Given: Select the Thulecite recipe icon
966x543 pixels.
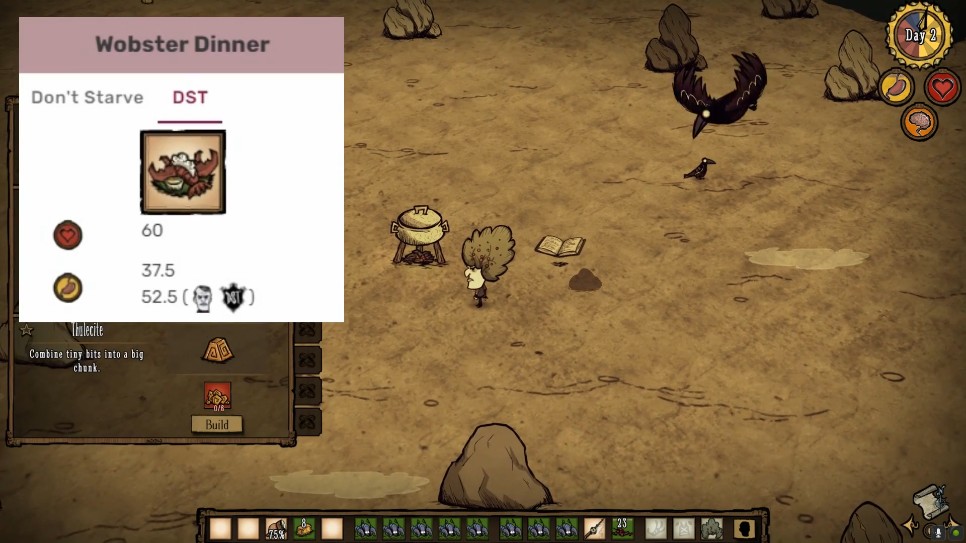Looking at the screenshot, I should (x=218, y=350).
